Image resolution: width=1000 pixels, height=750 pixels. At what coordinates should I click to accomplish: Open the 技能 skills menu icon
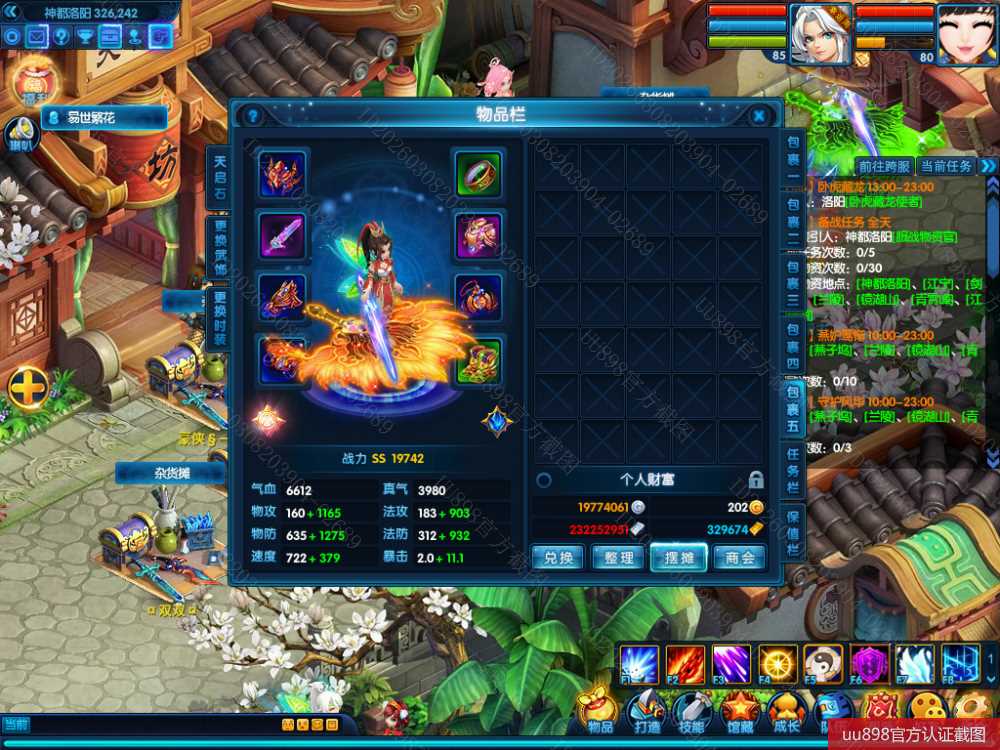click(x=694, y=711)
